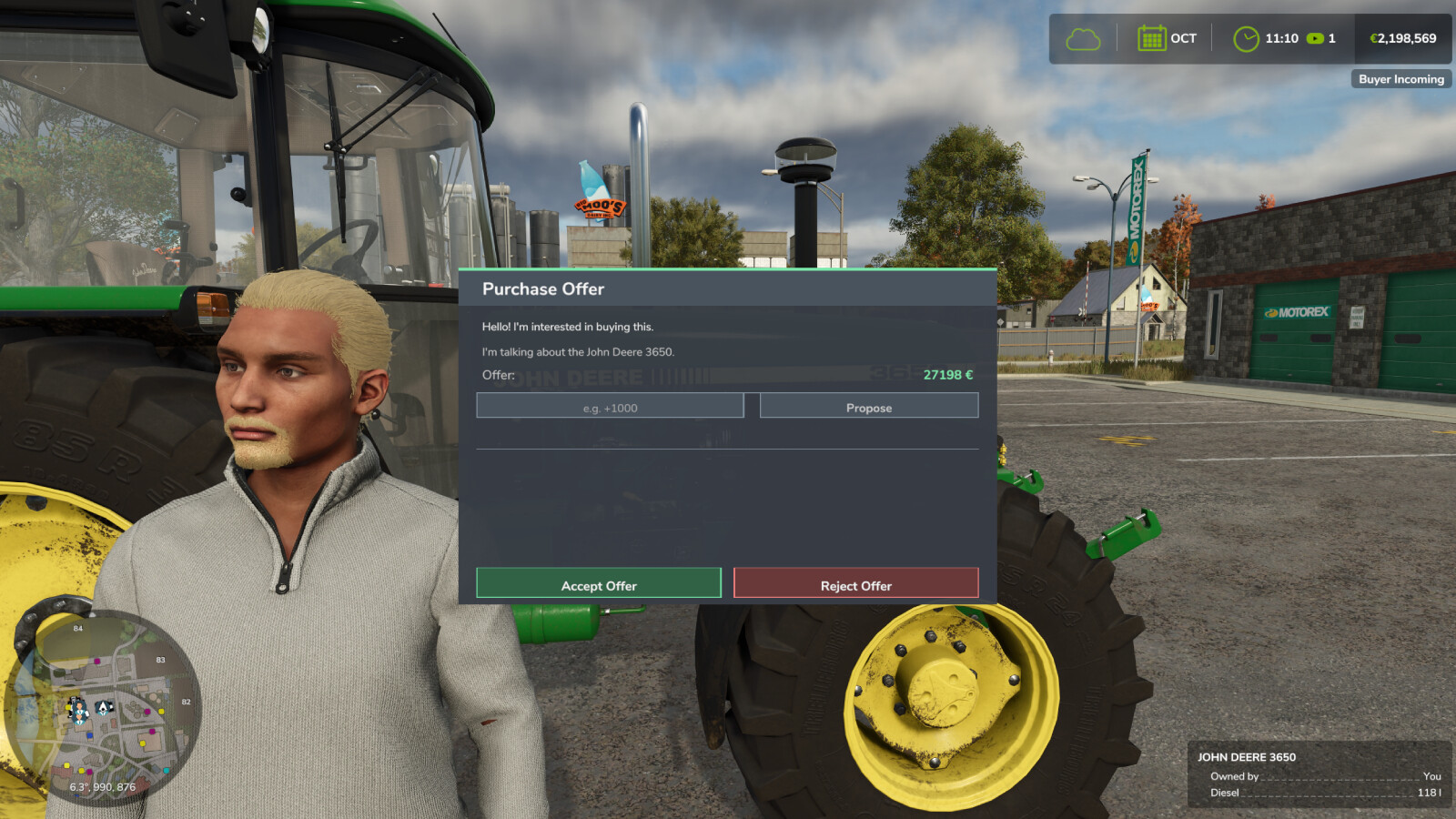The width and height of the screenshot is (1456, 819).
Task: Click the Propose button
Action: click(x=868, y=407)
